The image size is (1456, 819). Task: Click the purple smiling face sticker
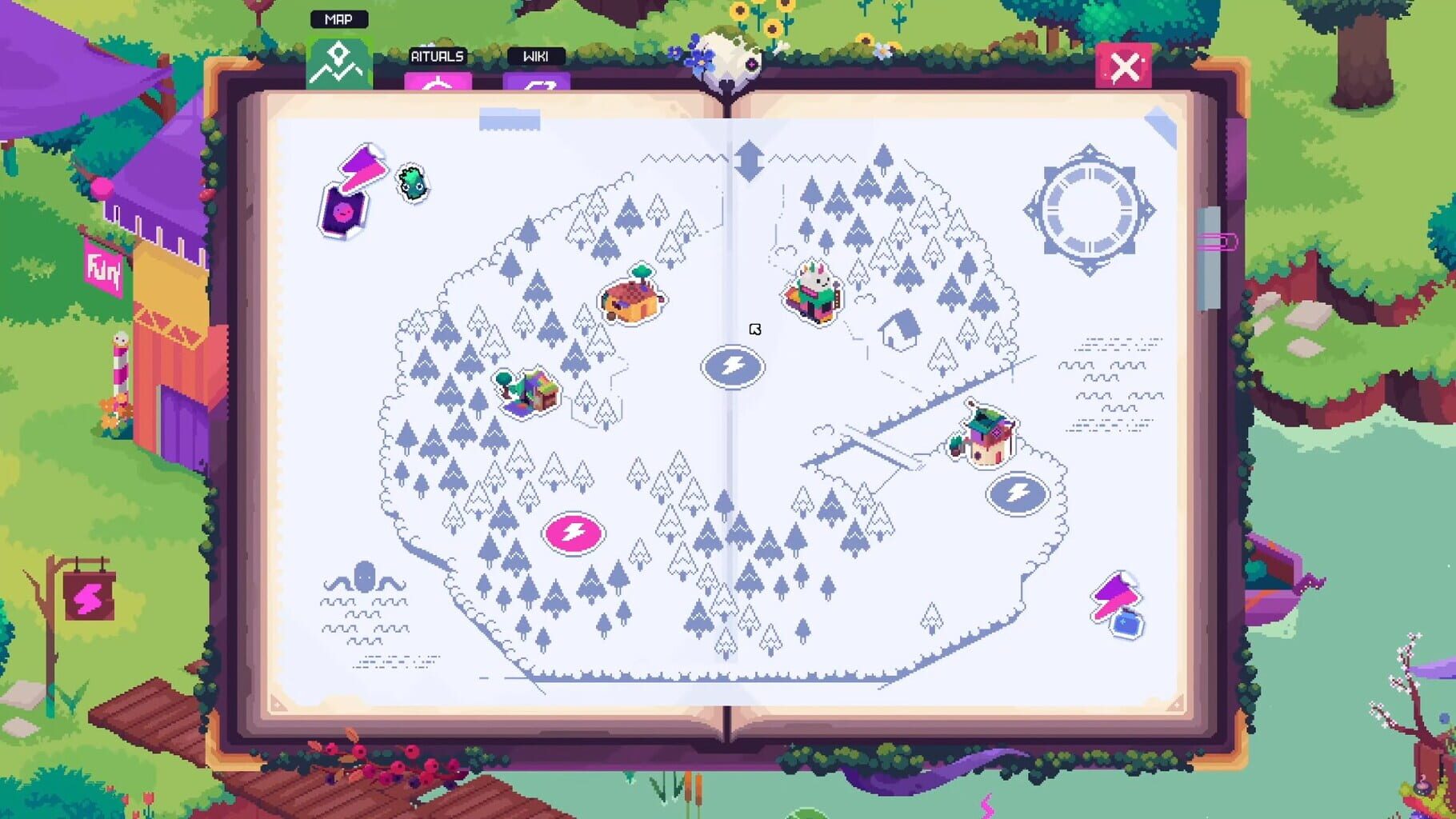pyautogui.click(x=343, y=213)
